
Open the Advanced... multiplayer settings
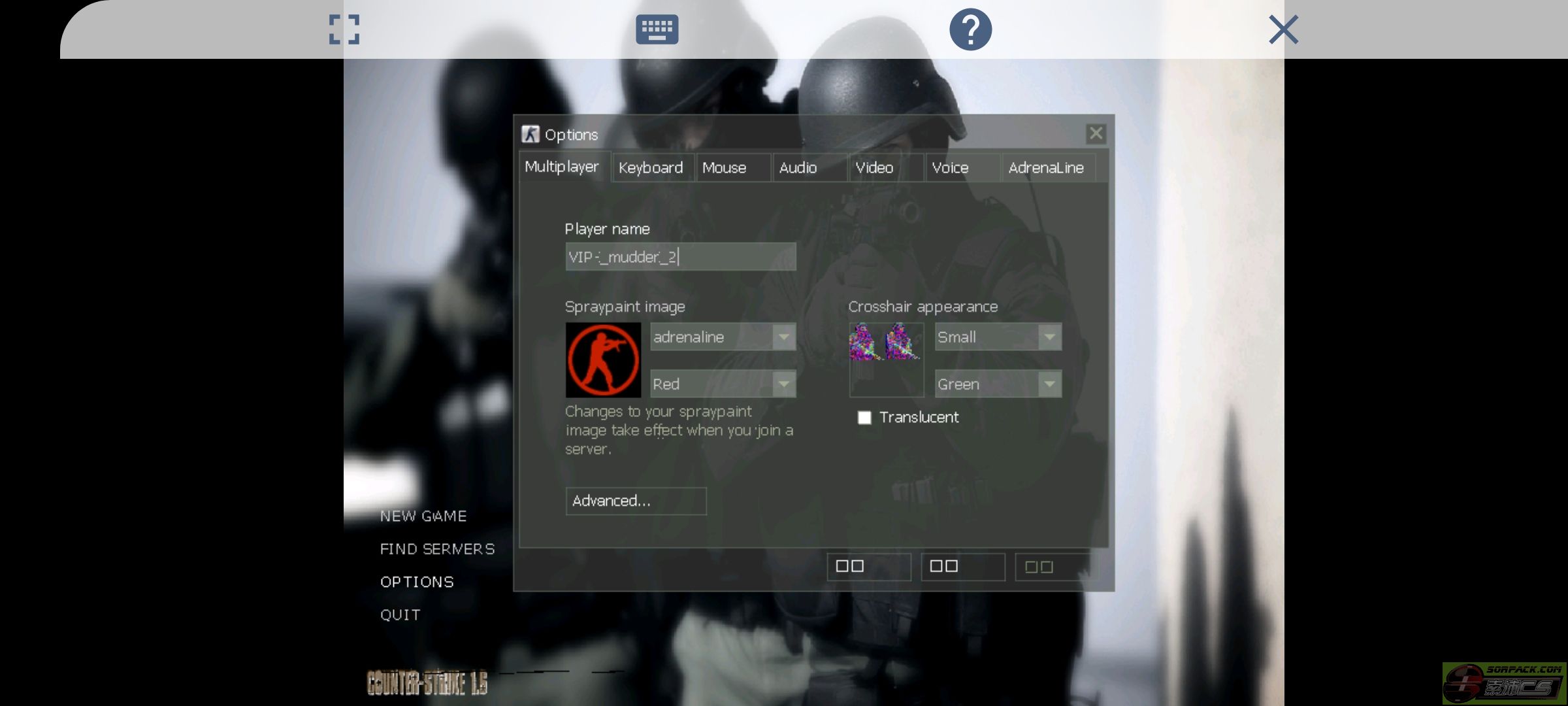point(636,501)
